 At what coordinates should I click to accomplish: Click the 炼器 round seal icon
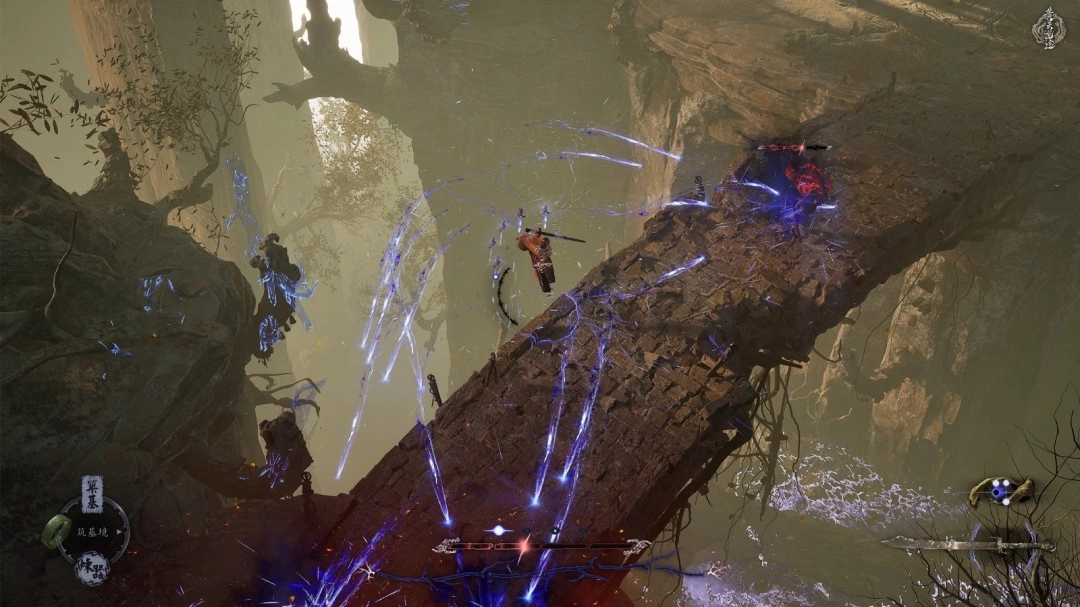pos(93,568)
